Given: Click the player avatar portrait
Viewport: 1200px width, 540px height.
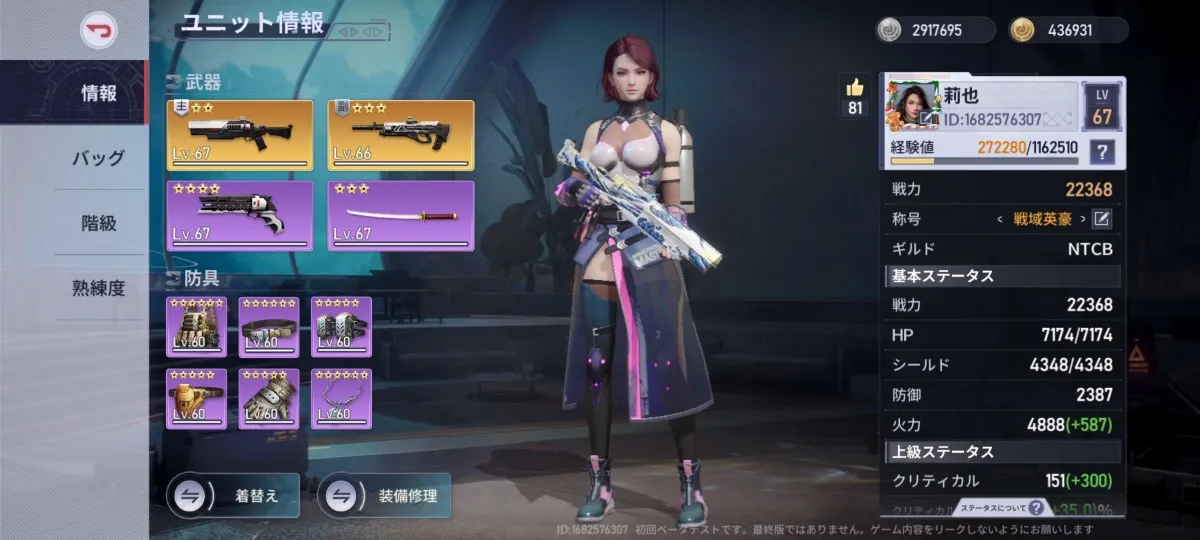Looking at the screenshot, I should pyautogui.click(x=912, y=107).
